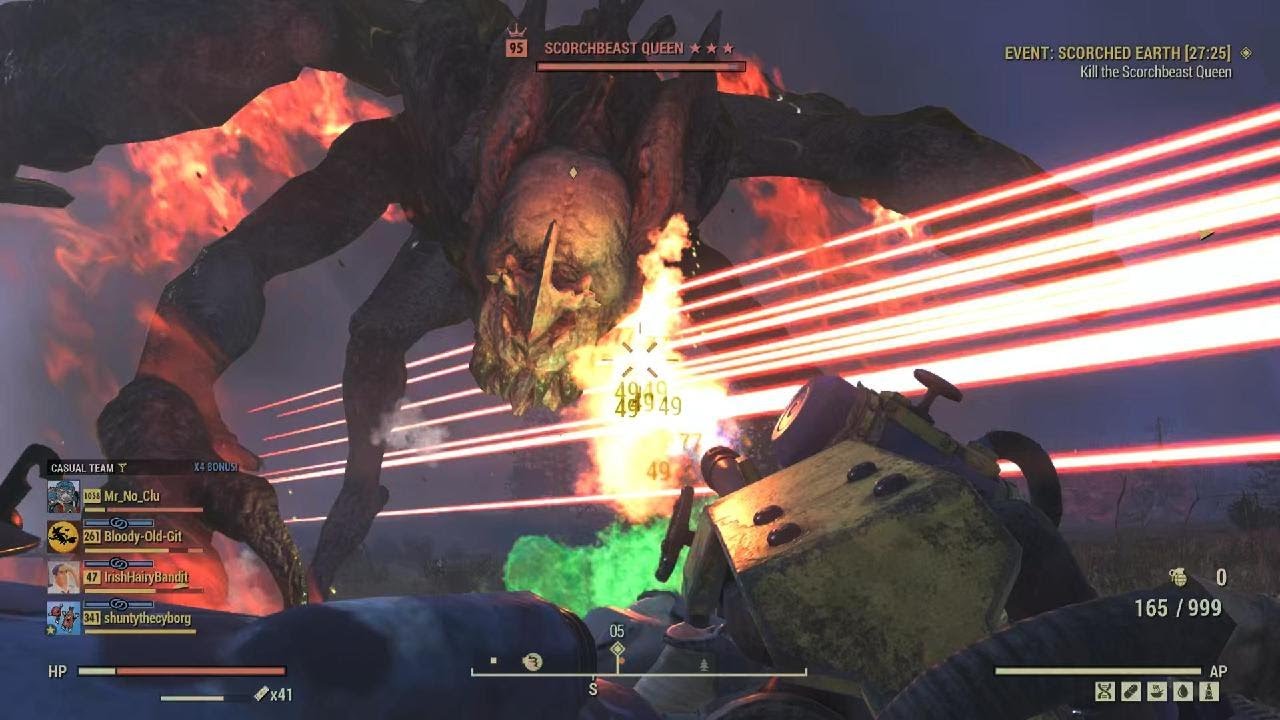Select teammate Mr_No_Clu in the team list
The height and width of the screenshot is (720, 1280).
tap(131, 496)
